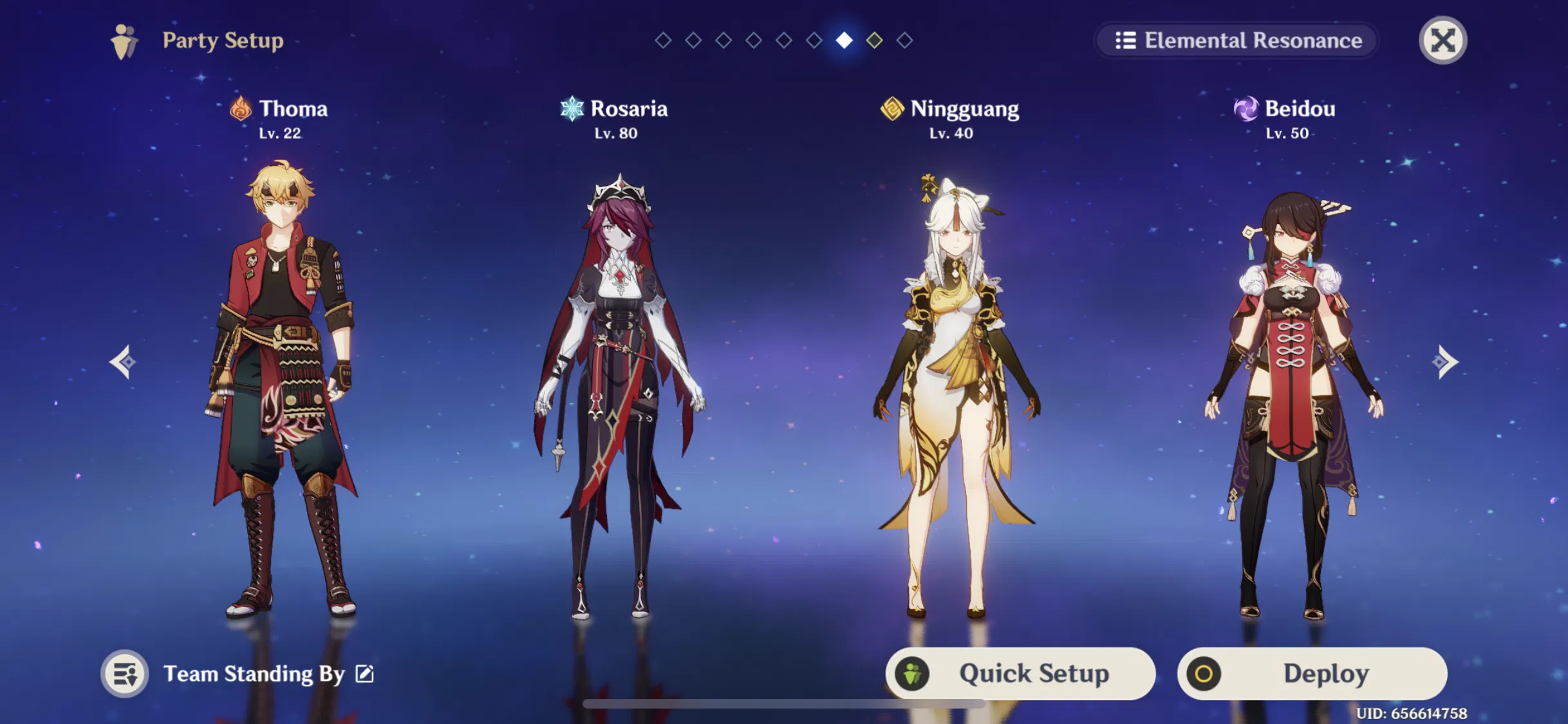Select the currently active team diamond indicator
Image resolution: width=1568 pixels, height=724 pixels.
point(844,40)
